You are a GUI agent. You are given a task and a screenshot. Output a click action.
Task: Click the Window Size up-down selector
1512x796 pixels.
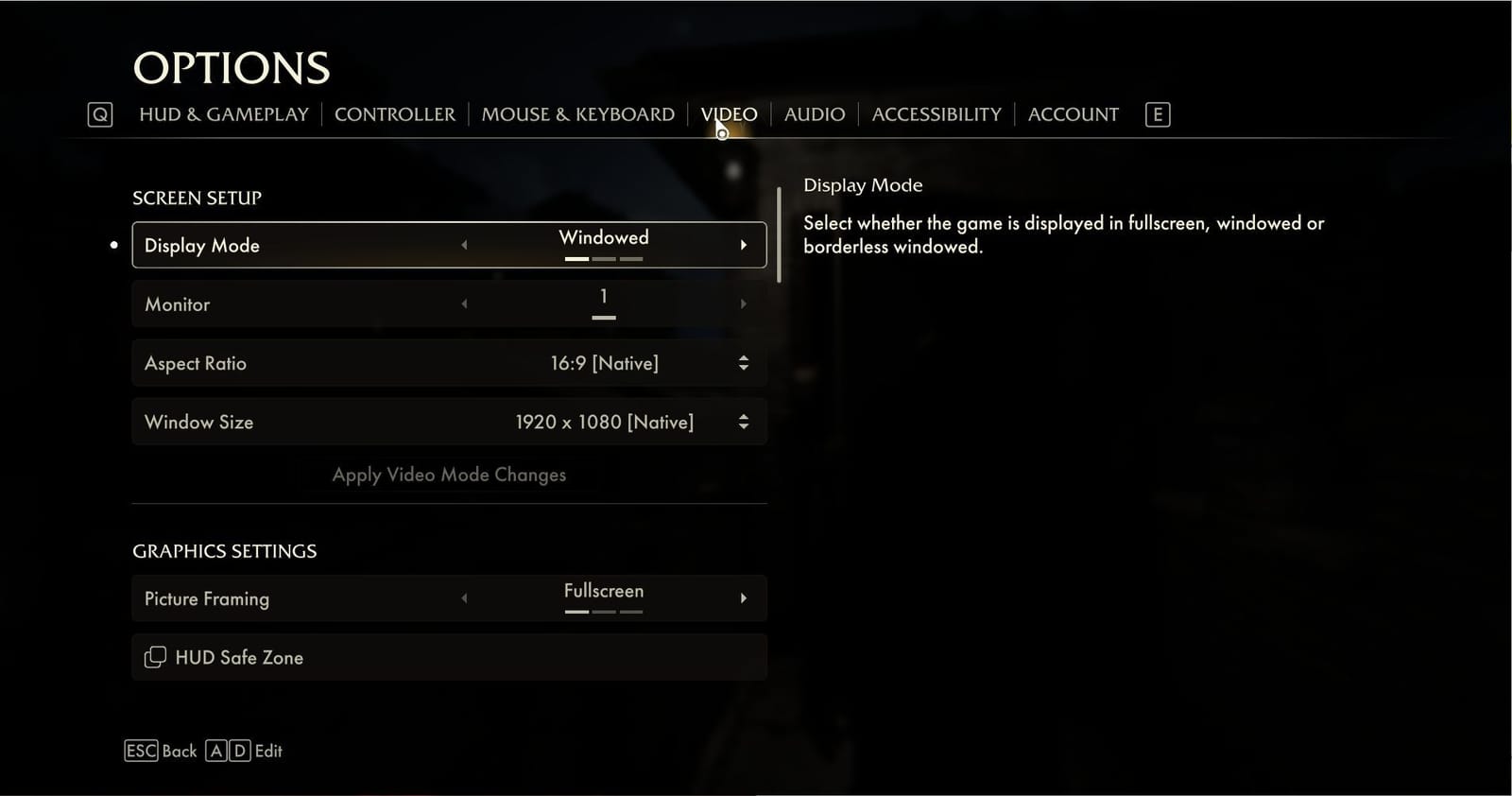pyautogui.click(x=744, y=422)
